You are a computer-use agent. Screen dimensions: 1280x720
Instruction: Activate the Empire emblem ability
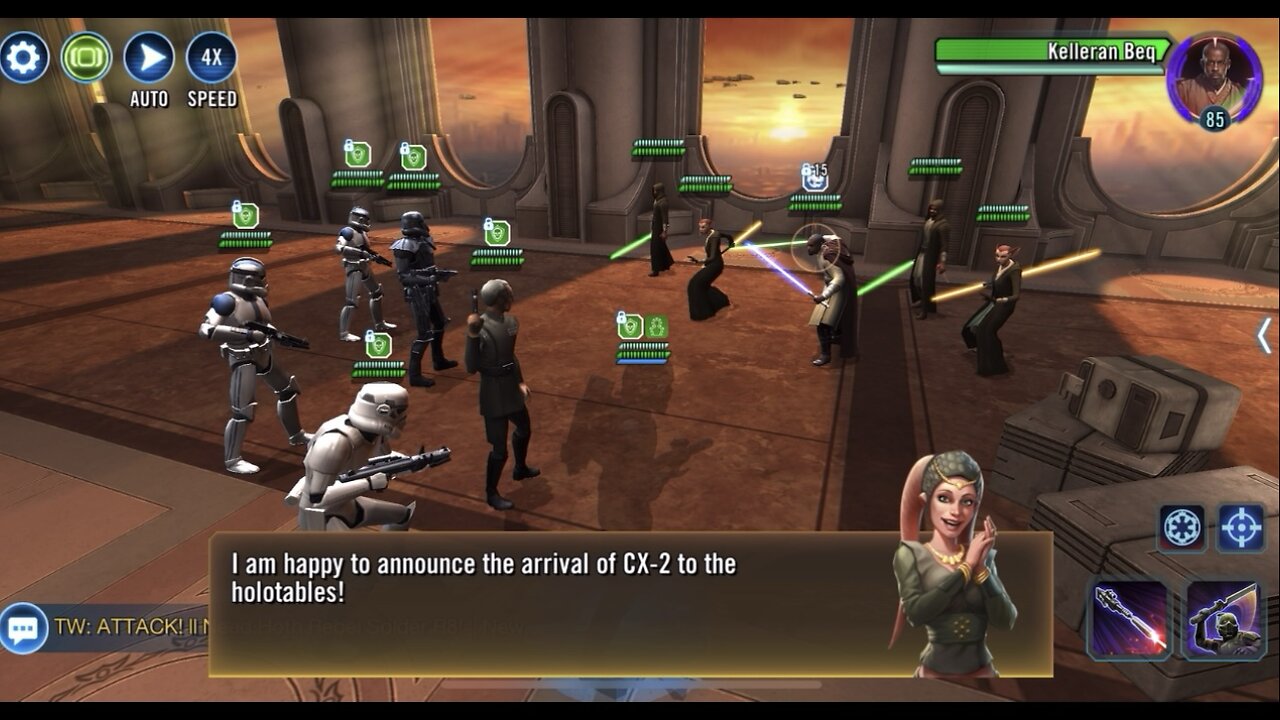(x=1182, y=527)
